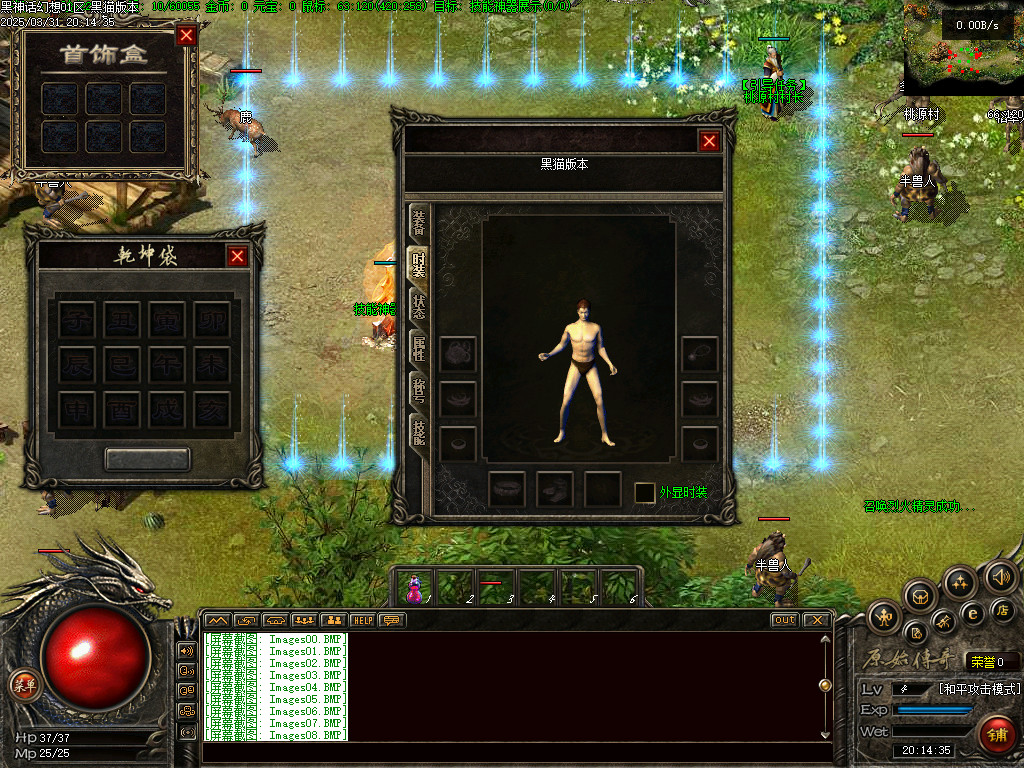Close the chat panel with the X button
The height and width of the screenshot is (768, 1024).
click(816, 620)
